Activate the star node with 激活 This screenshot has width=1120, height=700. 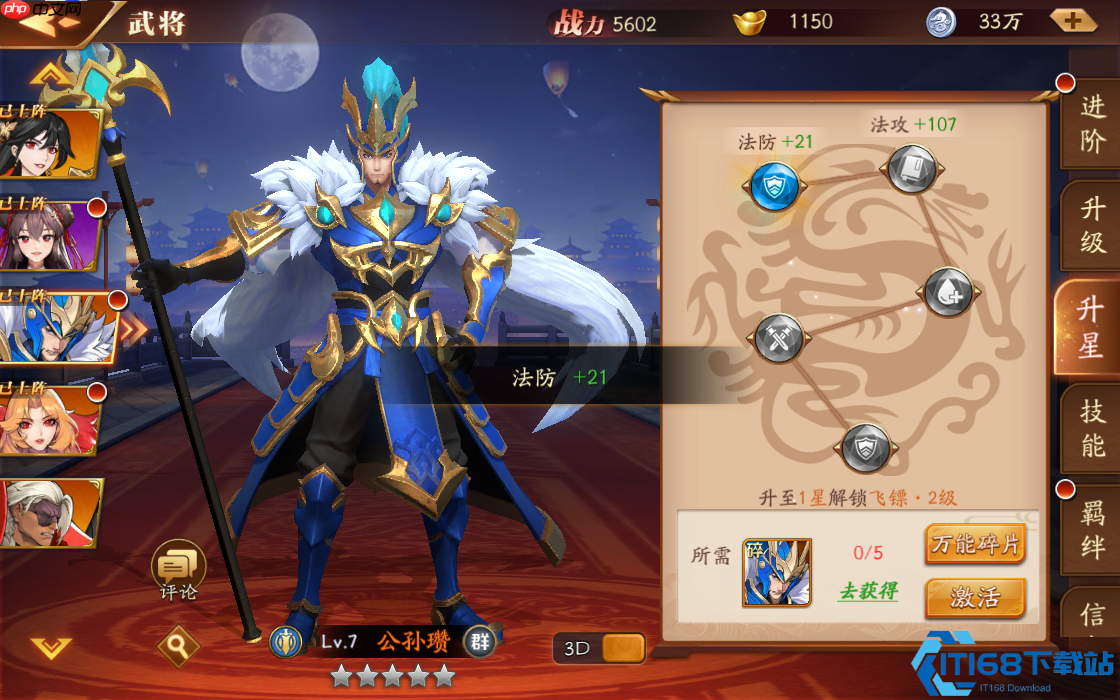click(975, 598)
